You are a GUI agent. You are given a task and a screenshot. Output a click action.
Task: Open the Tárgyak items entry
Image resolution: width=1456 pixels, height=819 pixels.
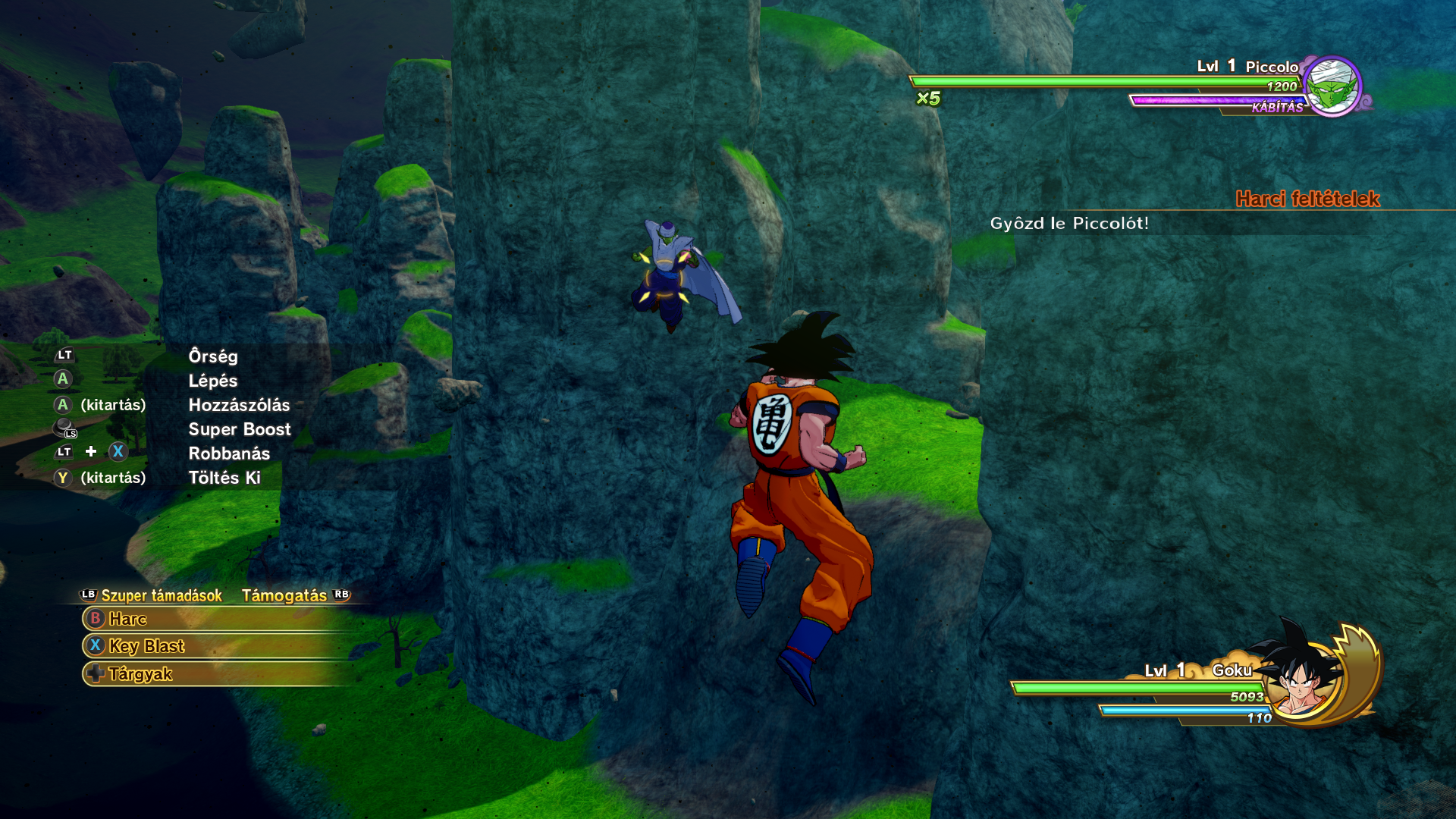140,674
